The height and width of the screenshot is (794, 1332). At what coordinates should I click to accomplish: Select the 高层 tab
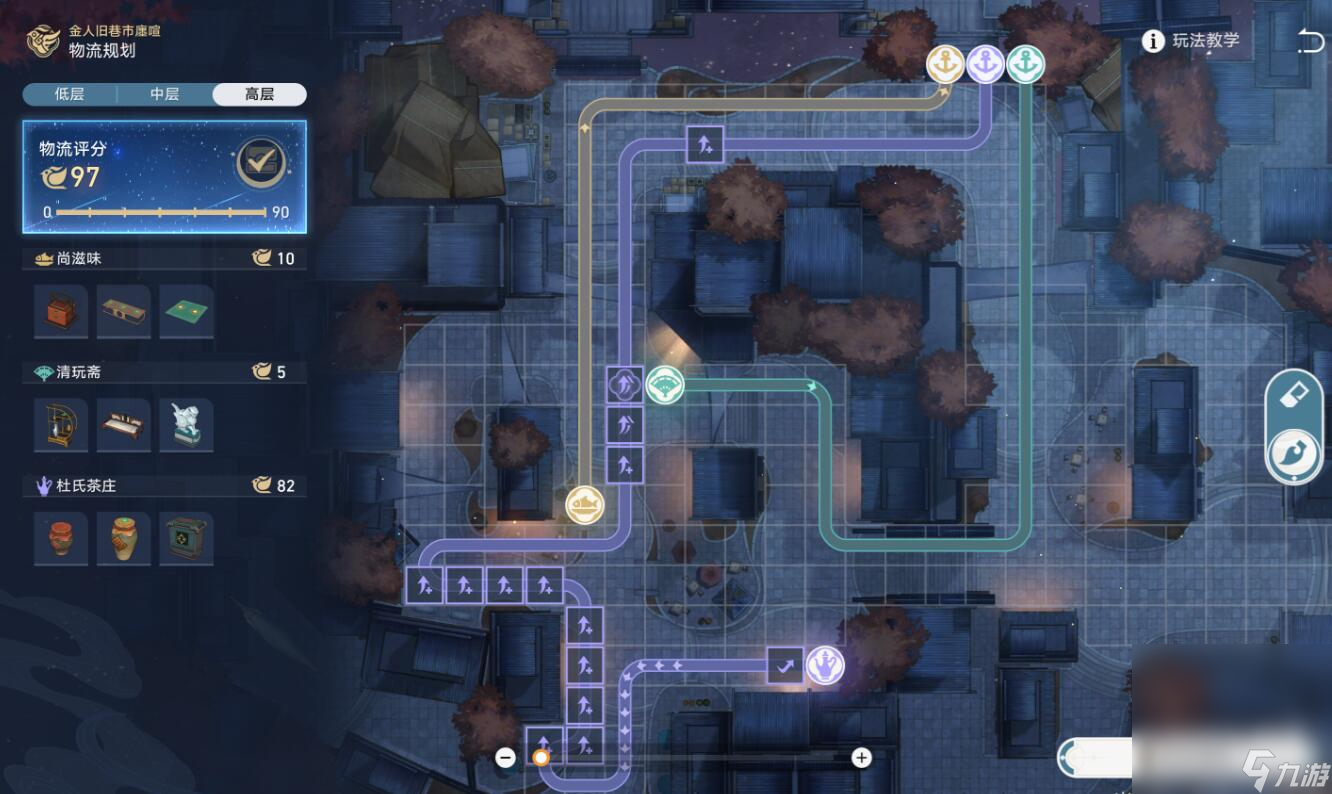coord(259,94)
